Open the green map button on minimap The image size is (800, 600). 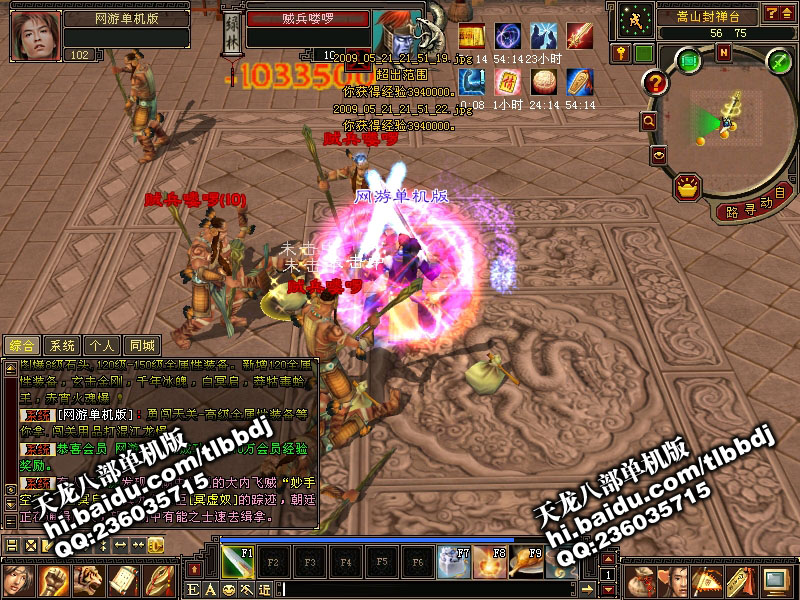[690, 61]
